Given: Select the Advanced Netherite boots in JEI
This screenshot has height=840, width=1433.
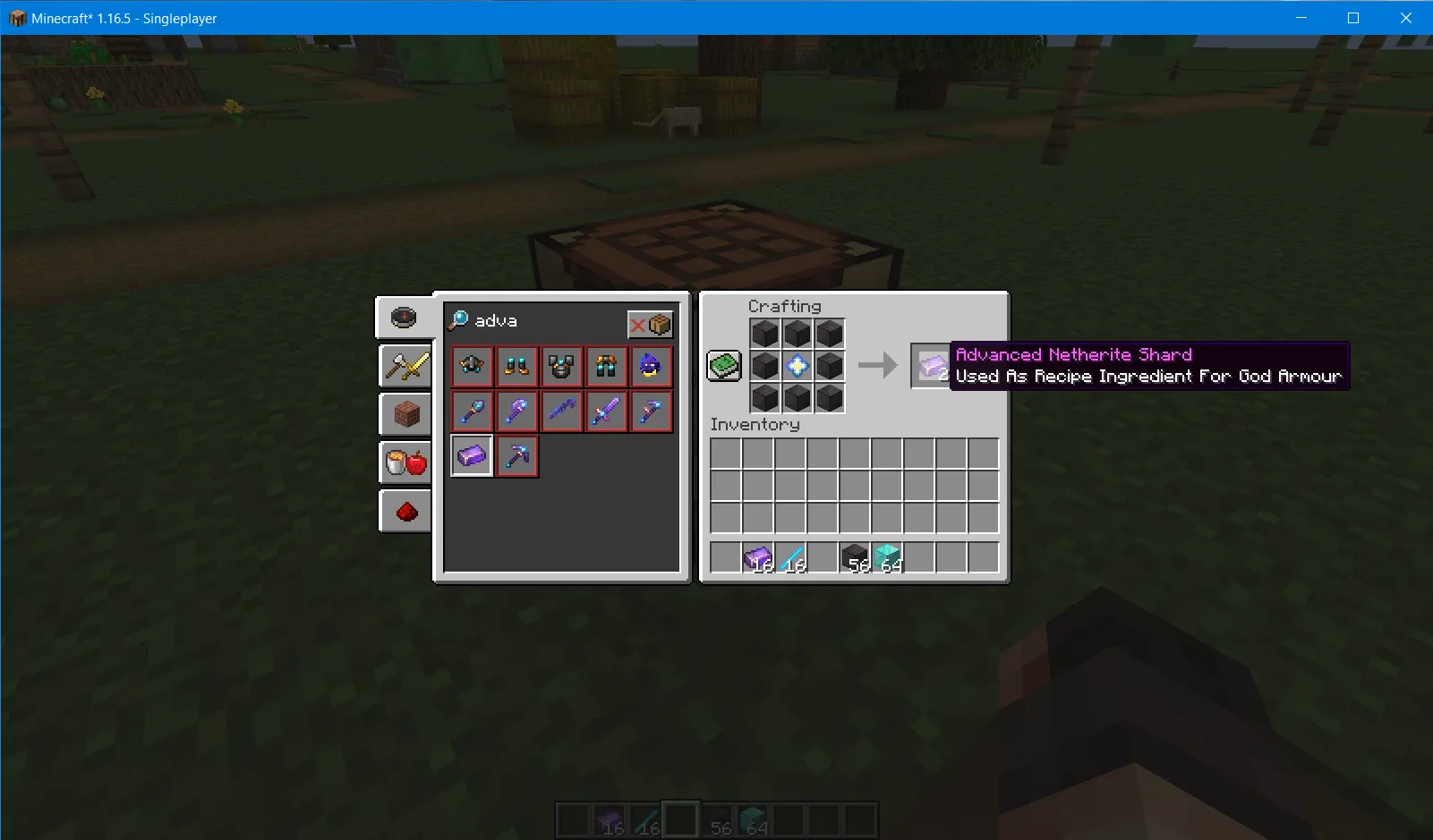Looking at the screenshot, I should 516,366.
